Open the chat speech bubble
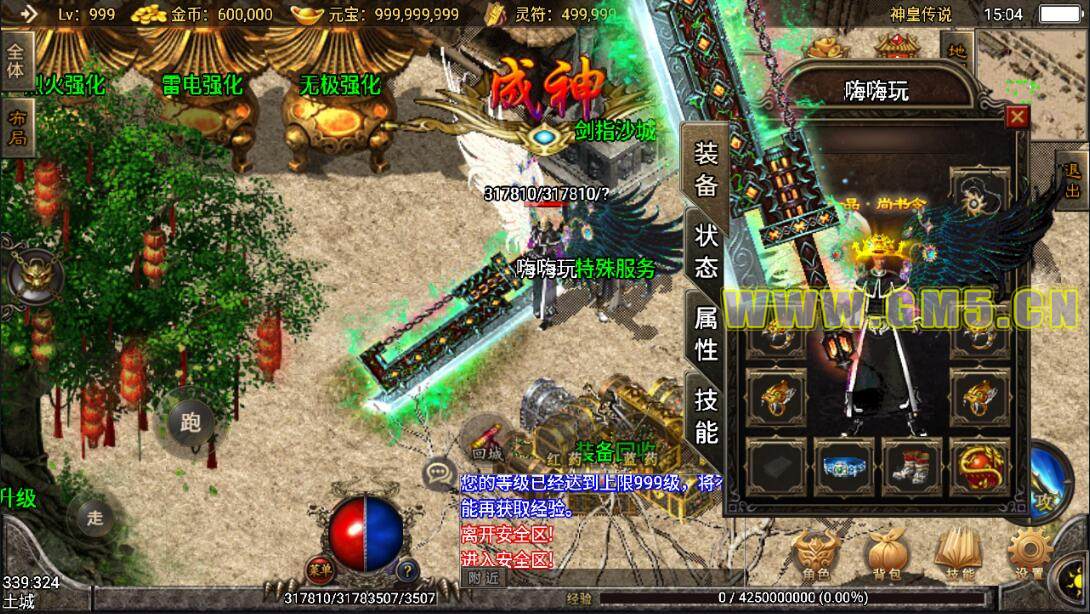The width and height of the screenshot is (1090, 614). [439, 473]
